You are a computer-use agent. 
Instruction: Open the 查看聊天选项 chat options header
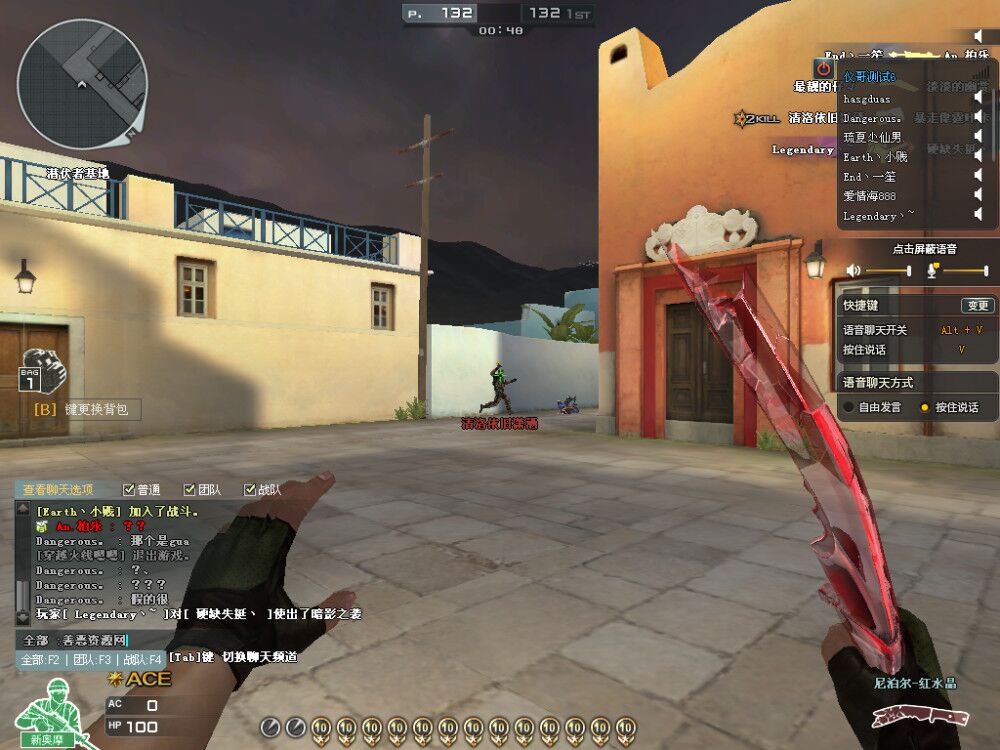[x=58, y=490]
